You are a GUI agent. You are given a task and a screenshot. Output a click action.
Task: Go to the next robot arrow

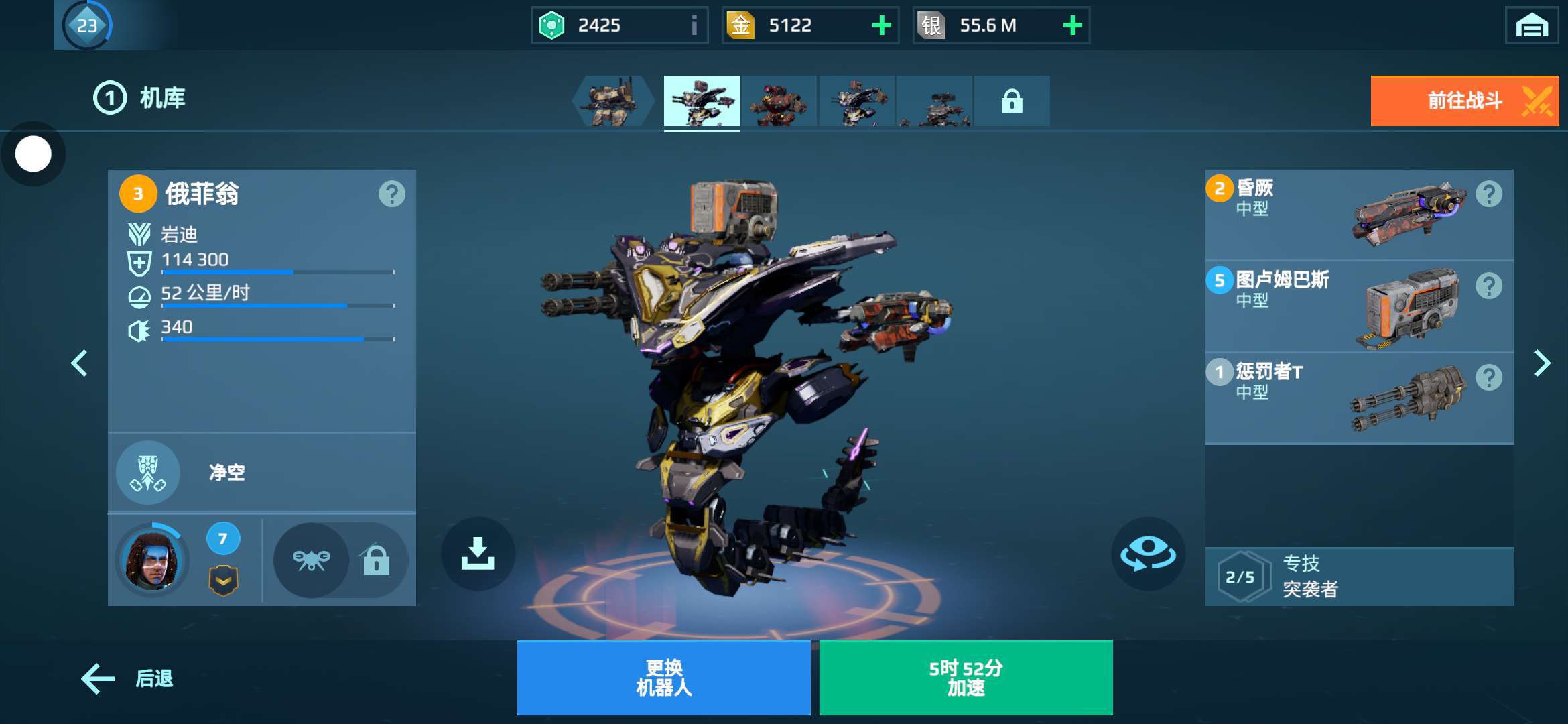pos(1542,363)
